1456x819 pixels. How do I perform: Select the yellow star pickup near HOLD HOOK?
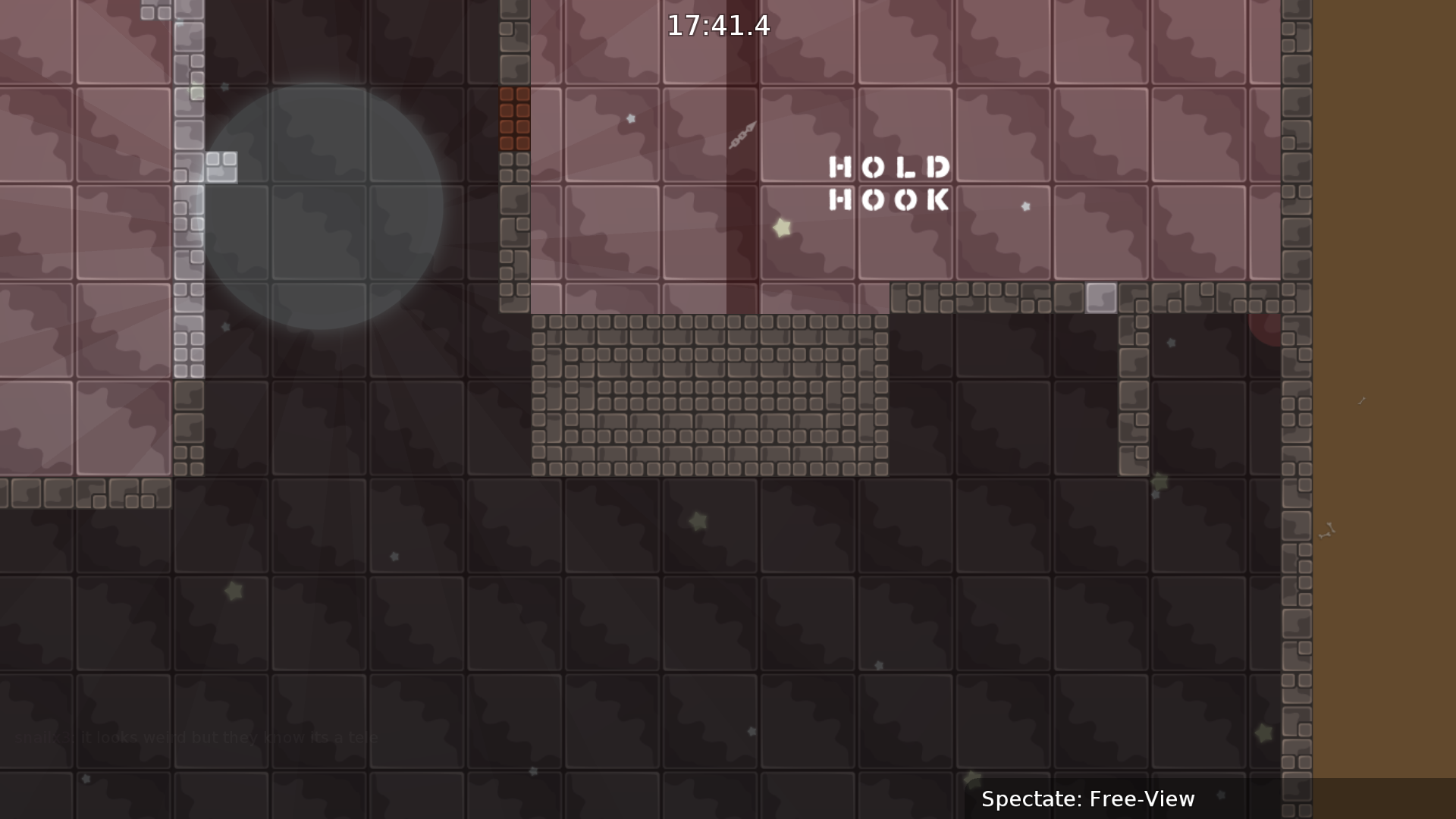[780, 226]
